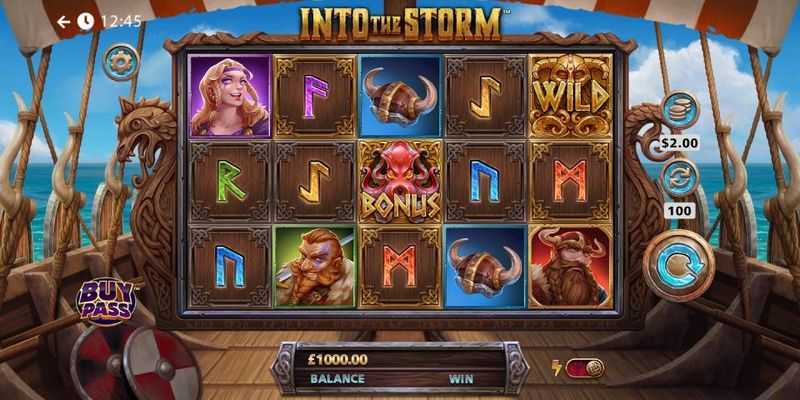Click the Buy Pass button

click(x=105, y=299)
